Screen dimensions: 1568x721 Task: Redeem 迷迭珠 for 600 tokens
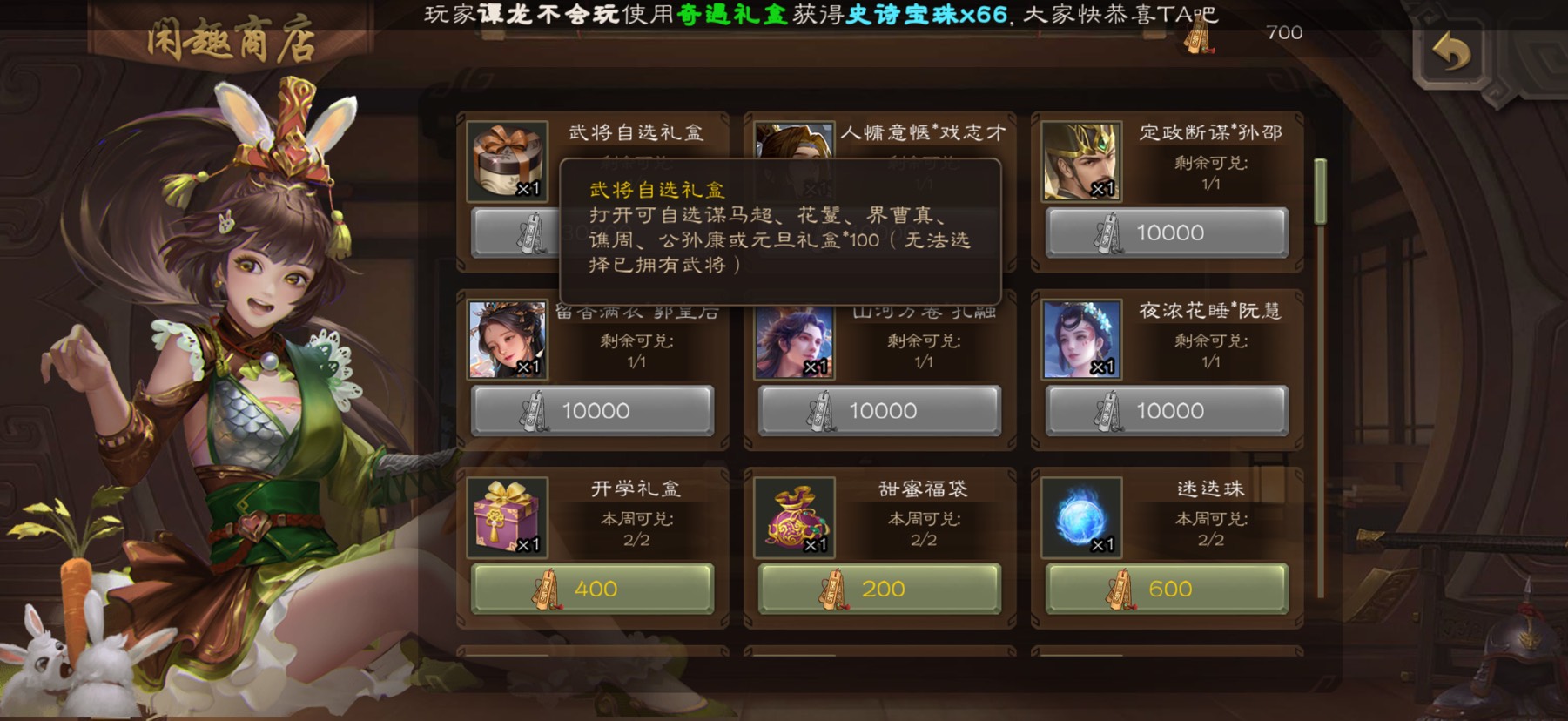click(x=1167, y=589)
